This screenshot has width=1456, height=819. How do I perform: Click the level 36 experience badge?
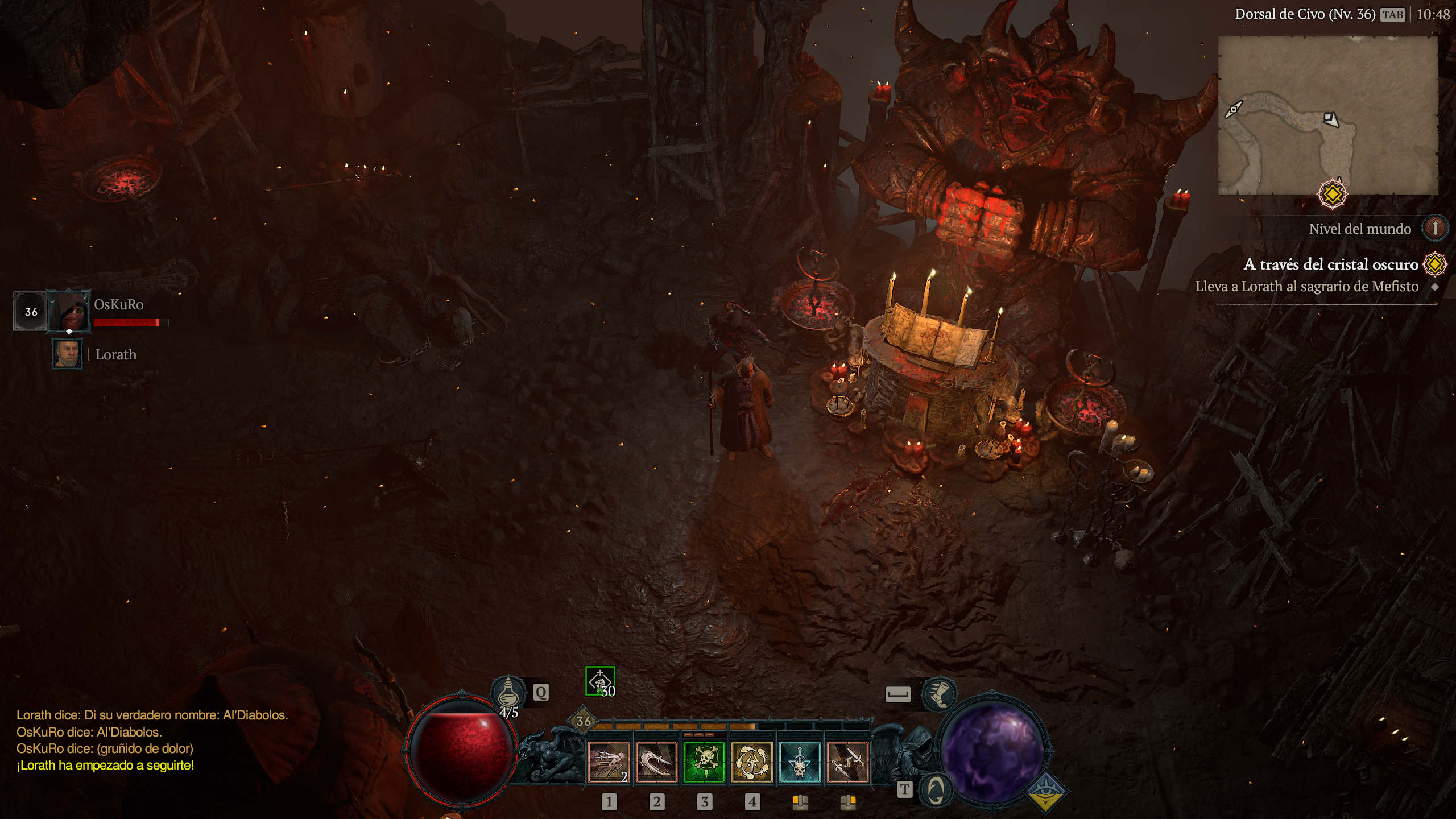584,721
